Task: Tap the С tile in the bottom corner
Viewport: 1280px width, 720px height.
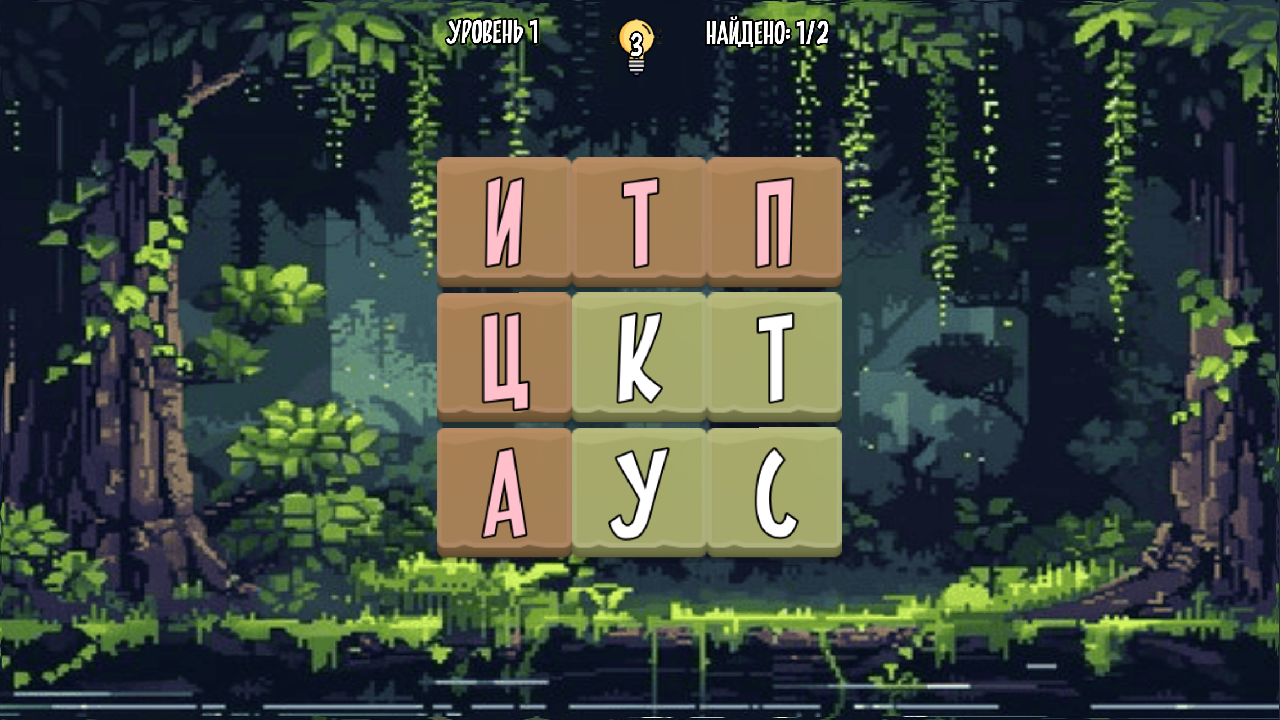Action: point(773,490)
